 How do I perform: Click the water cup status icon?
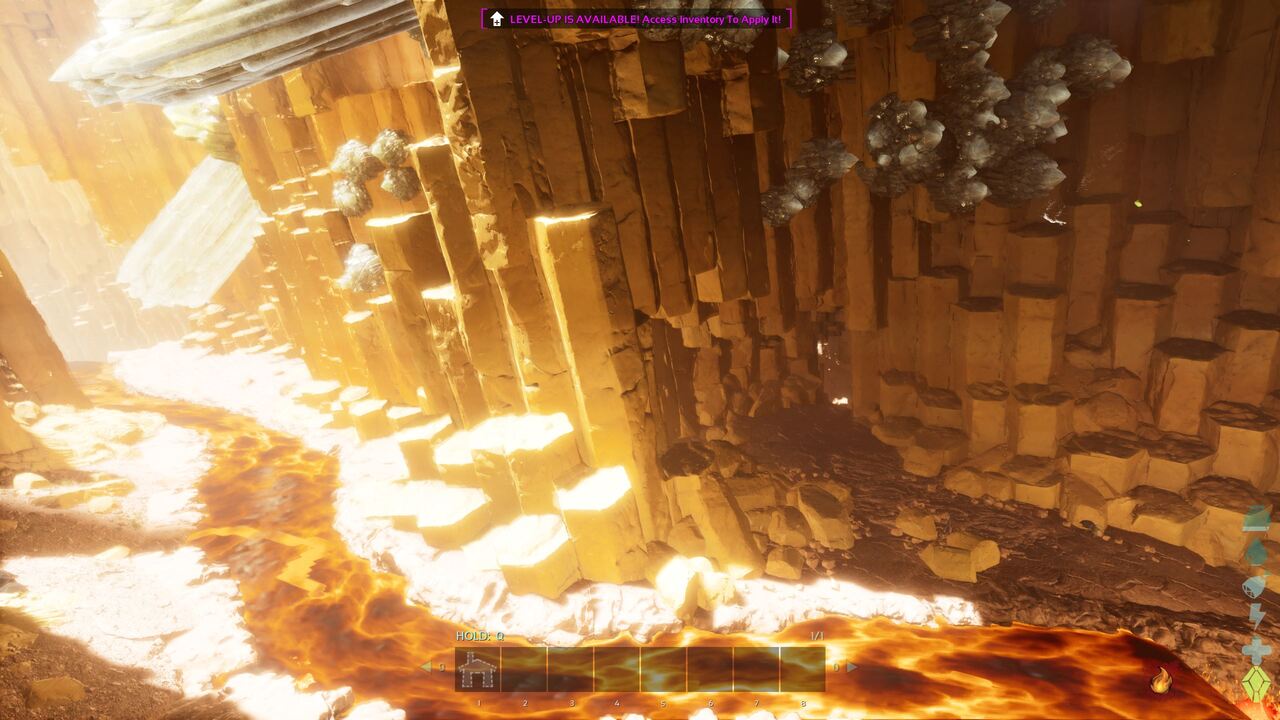1256,585
